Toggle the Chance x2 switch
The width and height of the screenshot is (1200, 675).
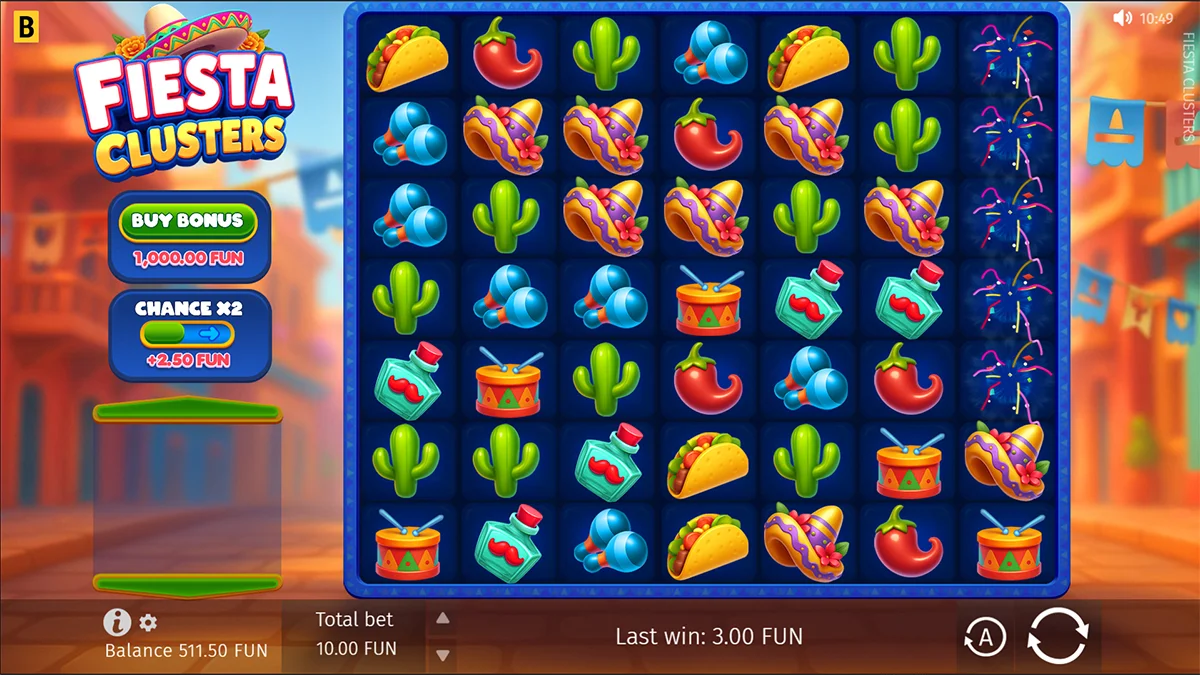[x=187, y=334]
